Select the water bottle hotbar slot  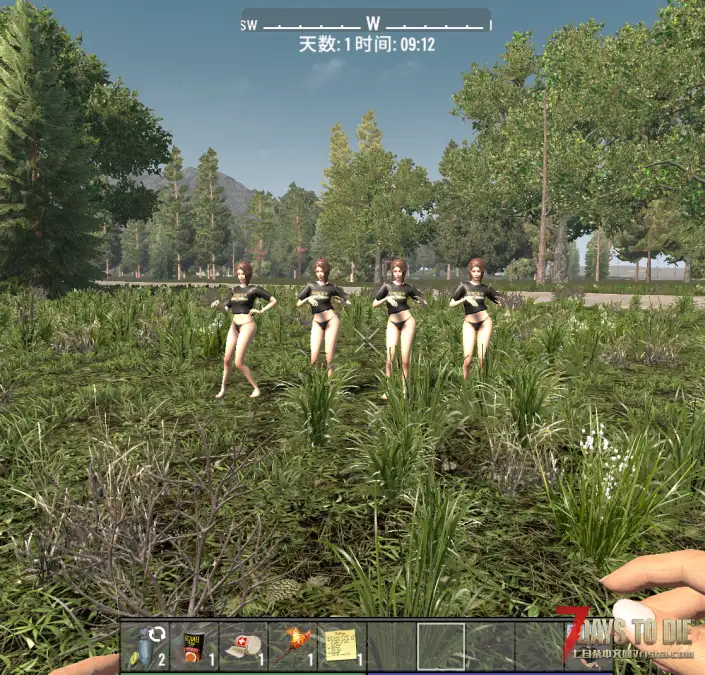click(x=146, y=645)
